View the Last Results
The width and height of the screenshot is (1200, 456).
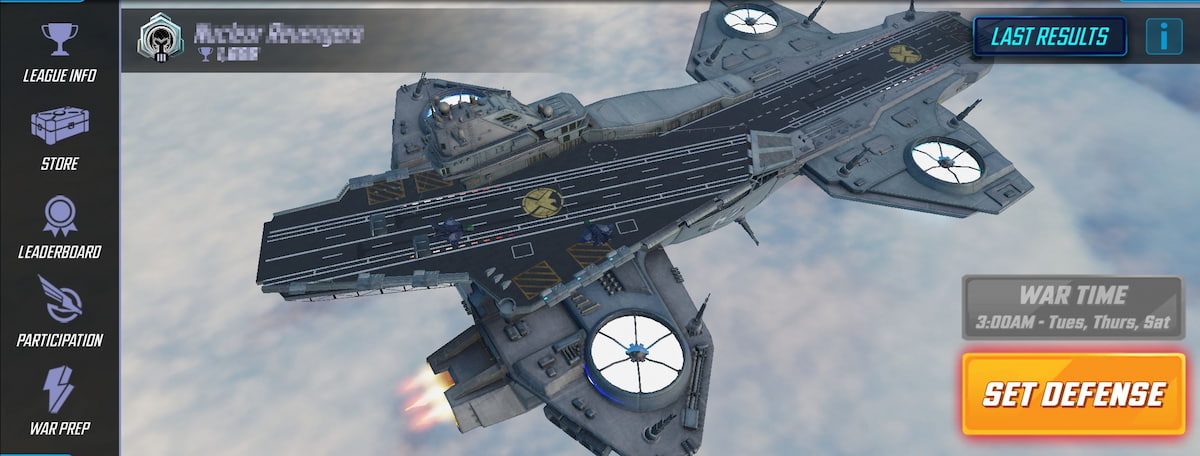pos(1049,38)
